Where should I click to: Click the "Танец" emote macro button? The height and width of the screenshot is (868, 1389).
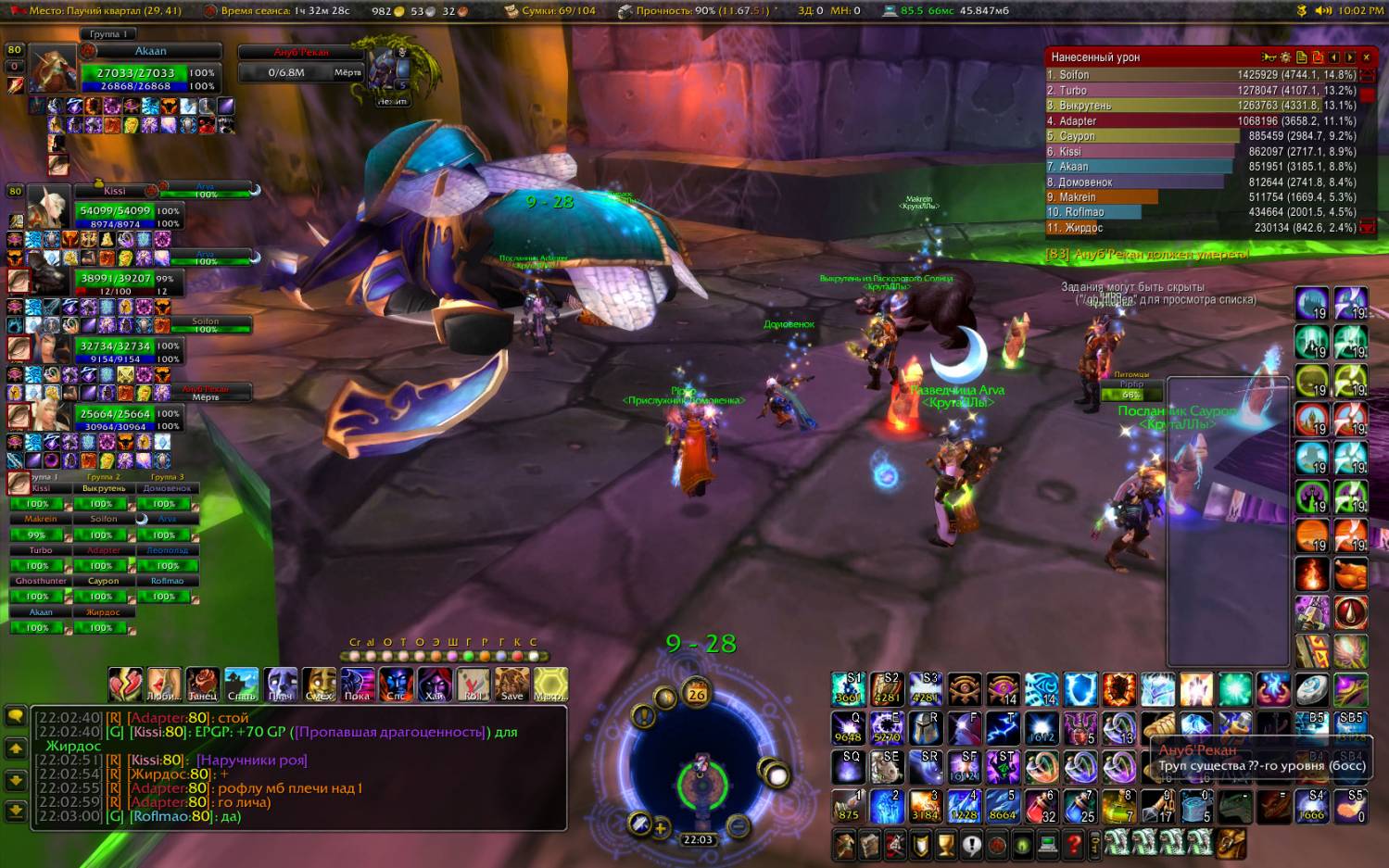click(202, 684)
